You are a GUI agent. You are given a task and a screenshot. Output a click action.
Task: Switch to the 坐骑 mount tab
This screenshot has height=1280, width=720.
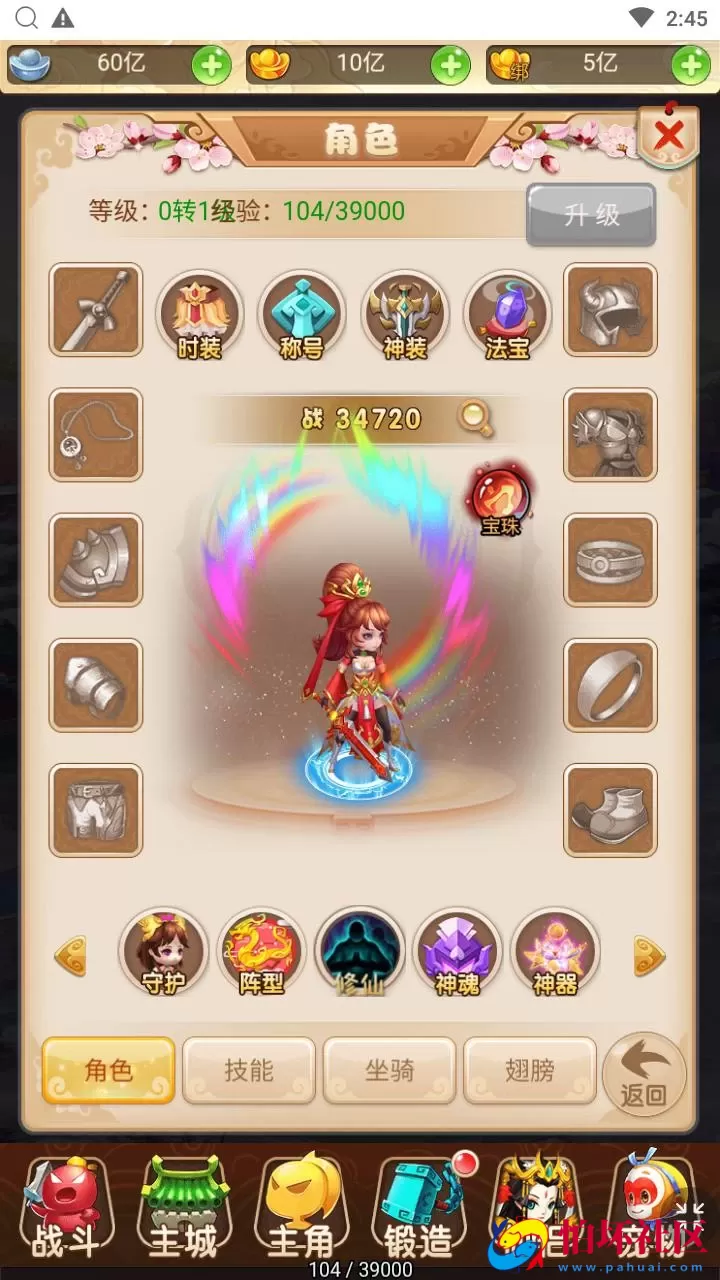[x=389, y=1070]
